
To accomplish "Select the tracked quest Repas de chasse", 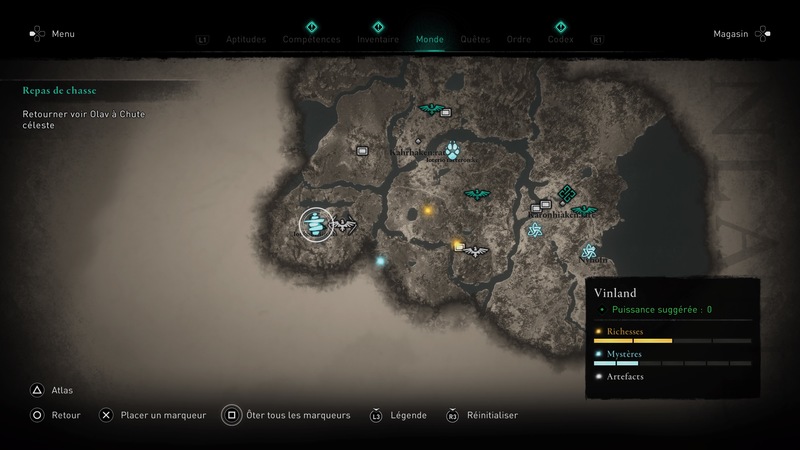I will [x=60, y=90].
